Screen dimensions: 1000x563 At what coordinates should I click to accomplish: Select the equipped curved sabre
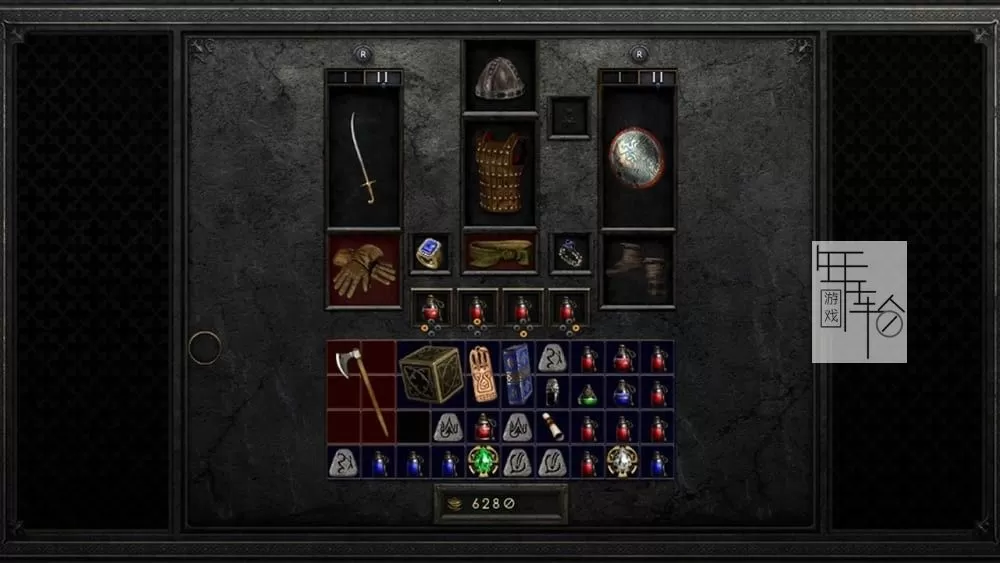pos(363,157)
